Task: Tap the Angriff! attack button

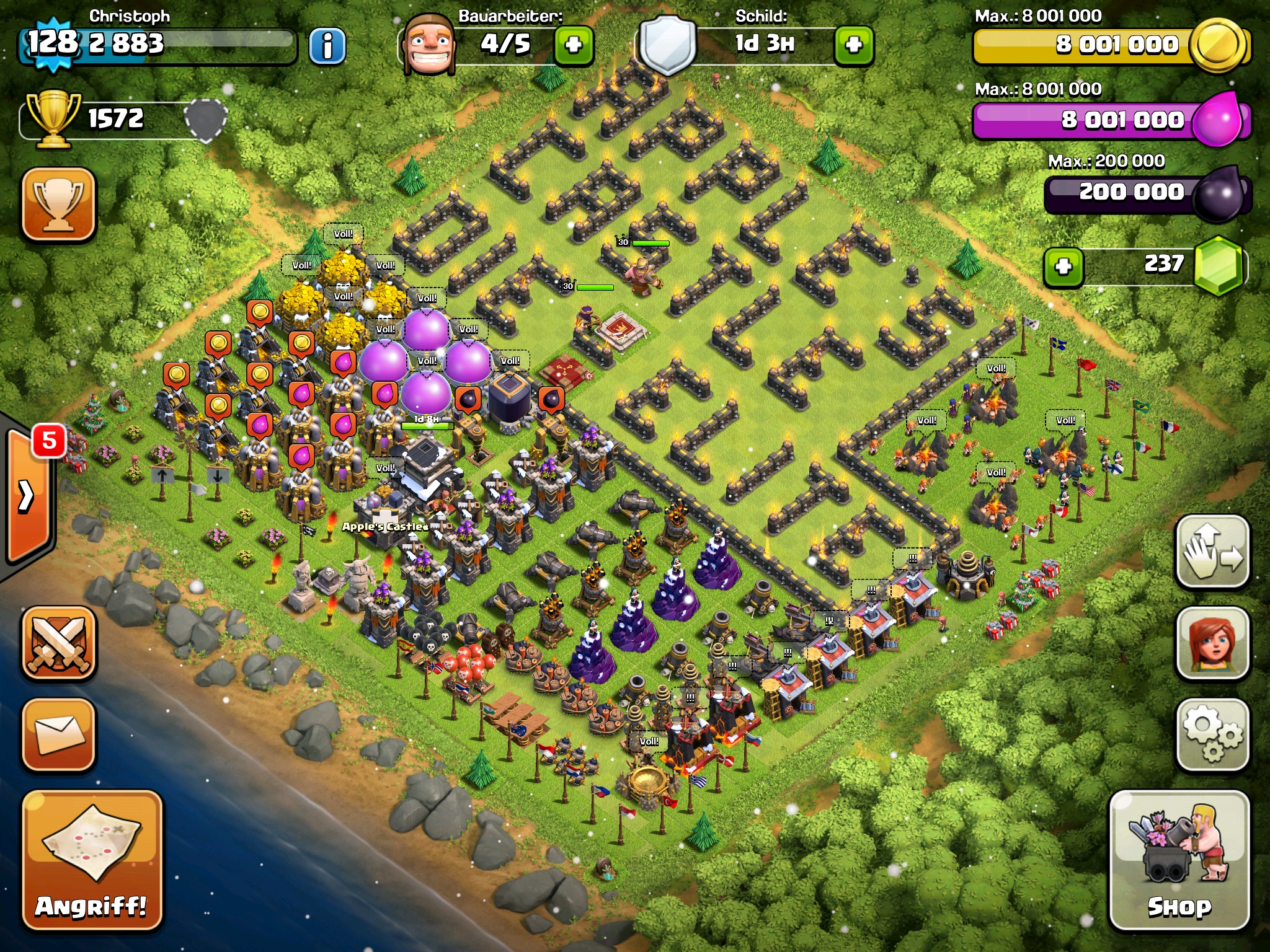Action: (92, 860)
